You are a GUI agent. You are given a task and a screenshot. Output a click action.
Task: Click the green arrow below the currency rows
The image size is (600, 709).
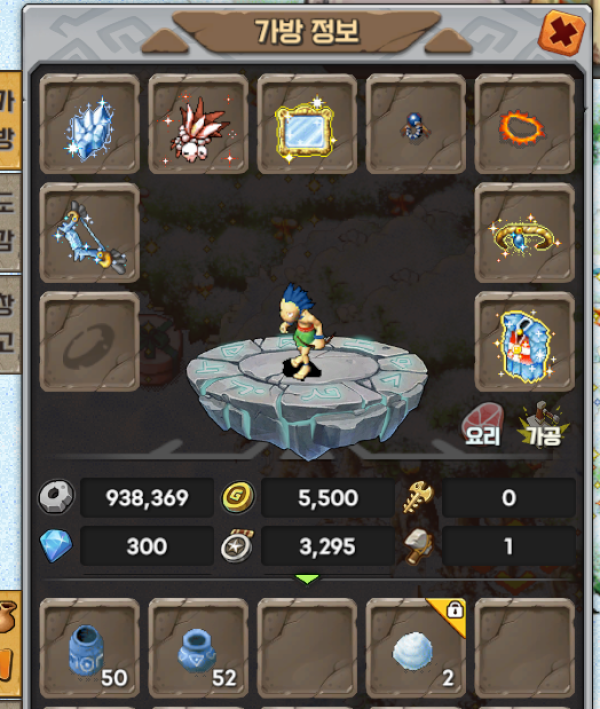coord(307,579)
